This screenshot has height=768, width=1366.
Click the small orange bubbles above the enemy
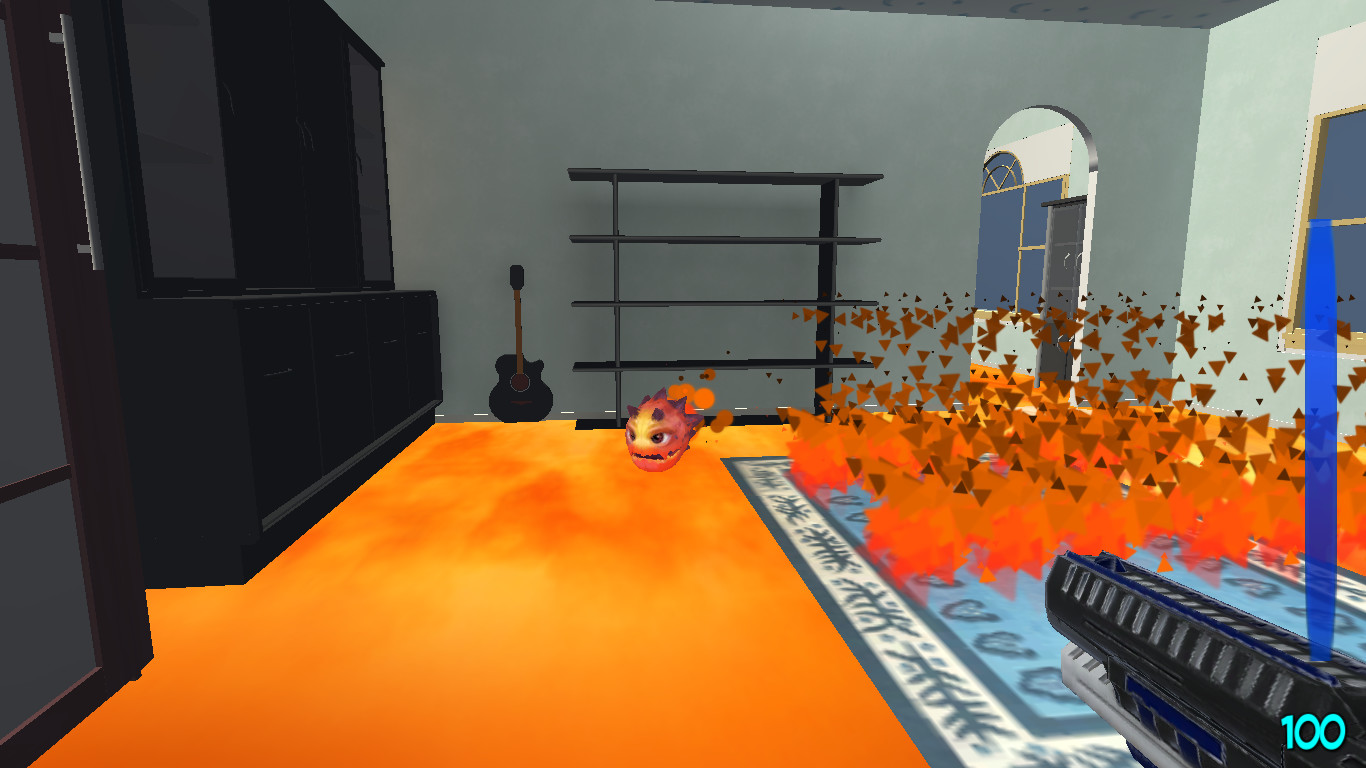700,393
